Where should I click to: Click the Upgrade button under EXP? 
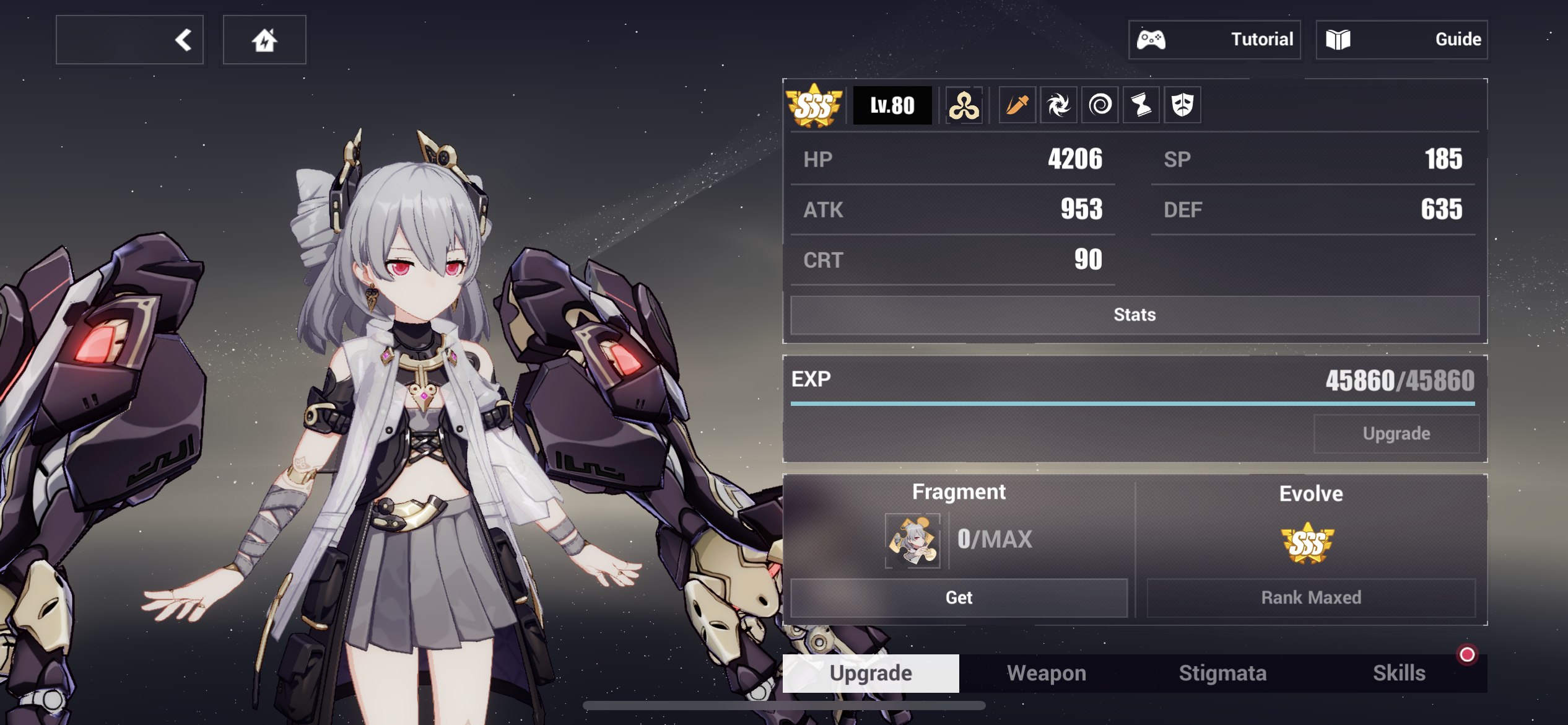(1397, 433)
